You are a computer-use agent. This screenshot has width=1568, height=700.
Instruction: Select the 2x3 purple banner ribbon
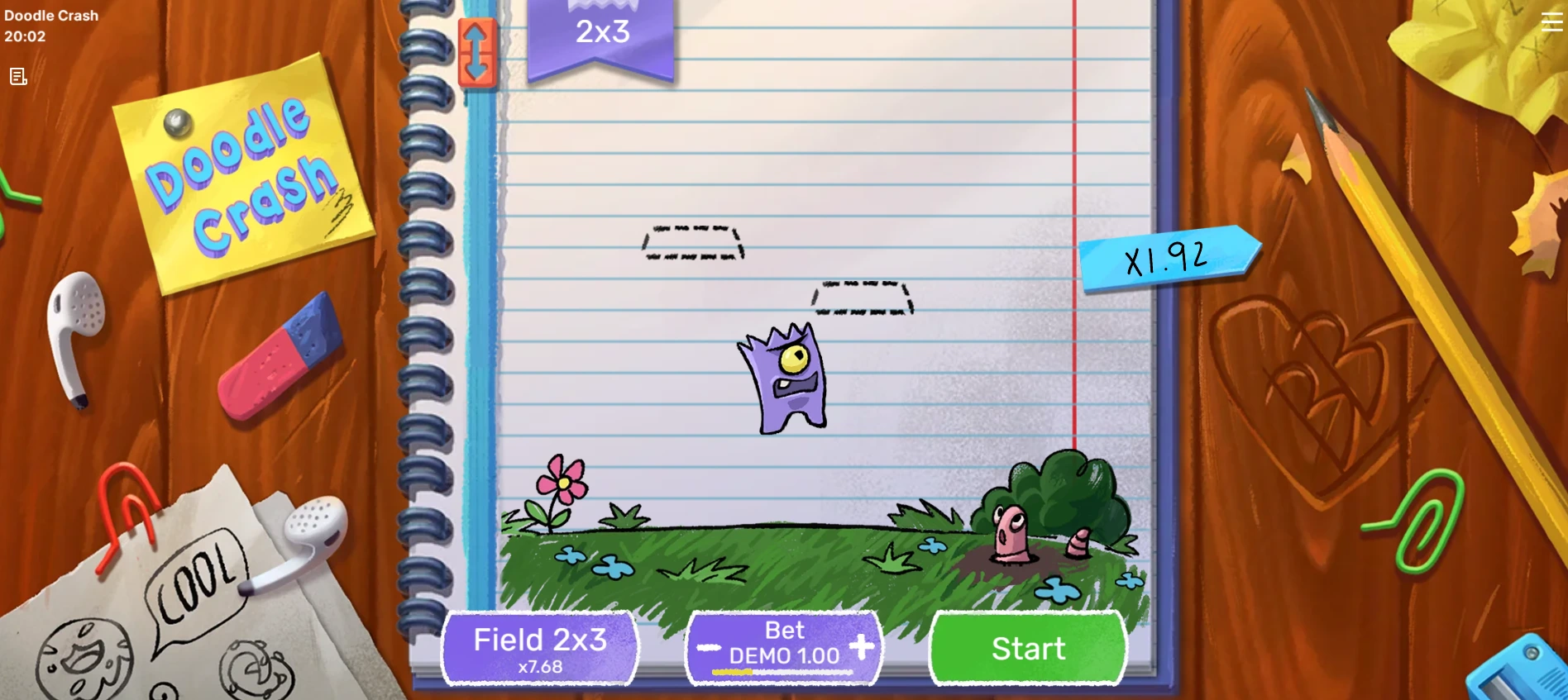pos(601,33)
